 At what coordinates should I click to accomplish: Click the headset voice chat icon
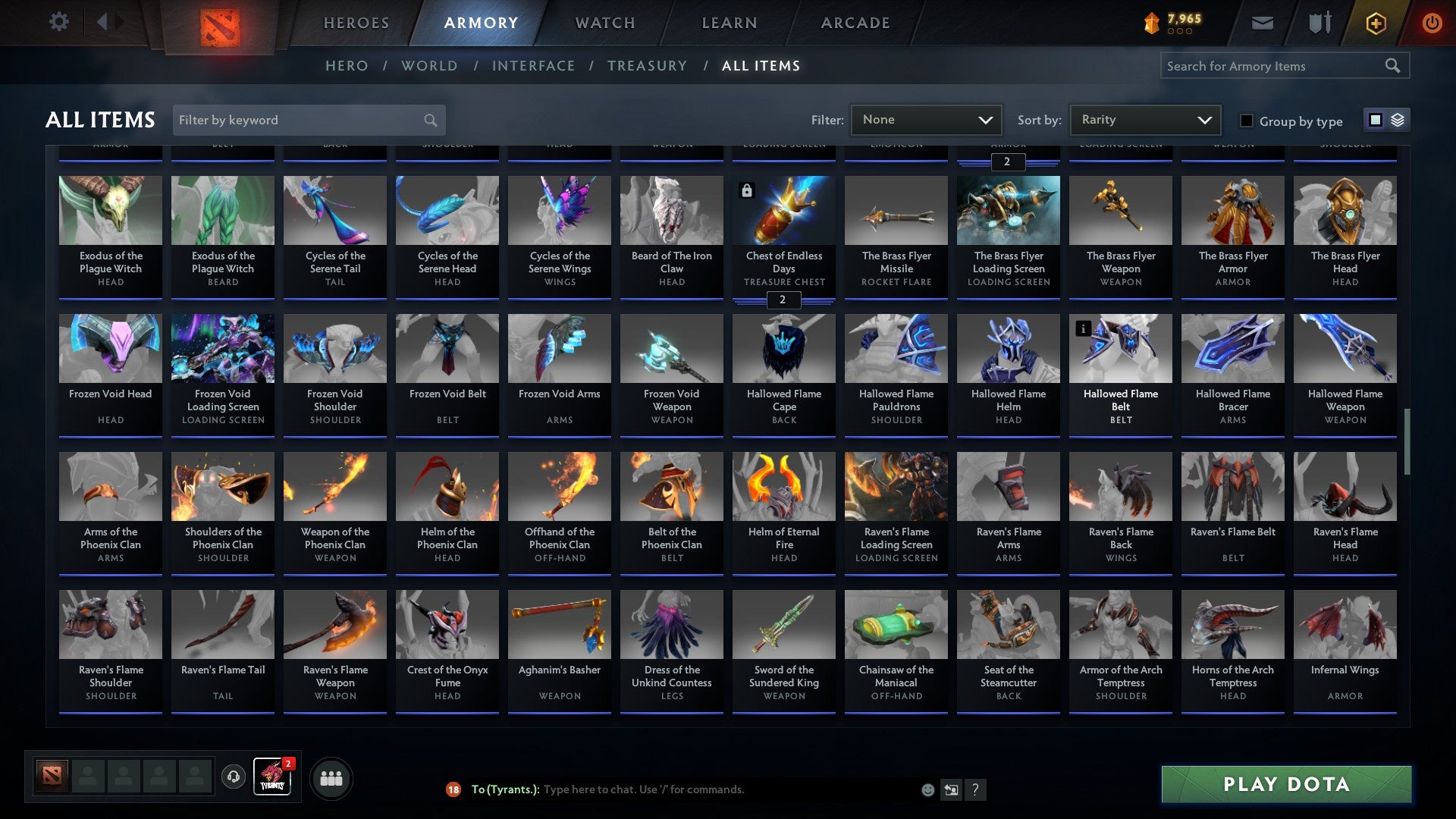point(233,777)
